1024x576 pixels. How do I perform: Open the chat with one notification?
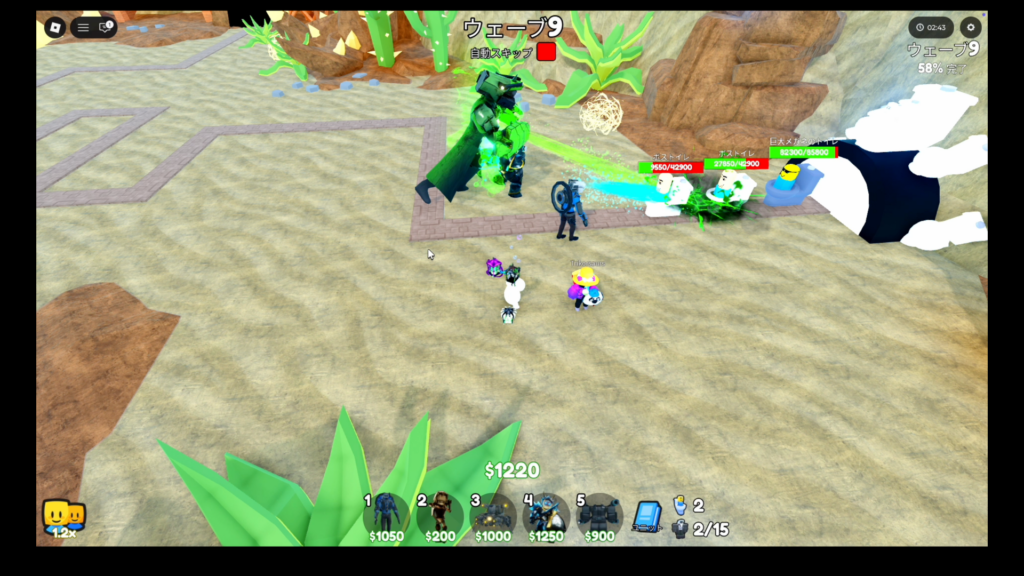click(x=105, y=27)
